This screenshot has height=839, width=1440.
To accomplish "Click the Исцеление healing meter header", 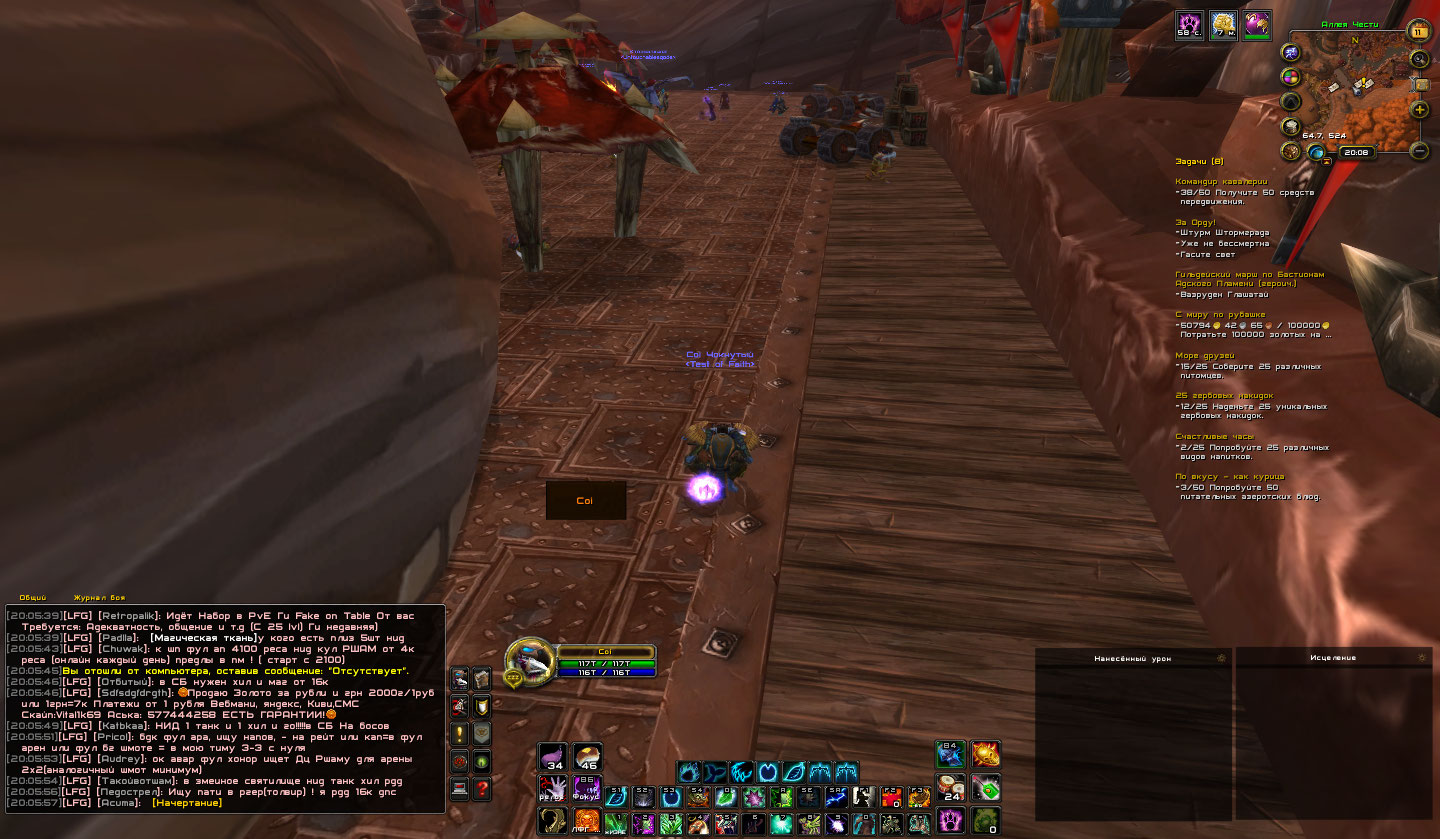I will click(x=1333, y=658).
